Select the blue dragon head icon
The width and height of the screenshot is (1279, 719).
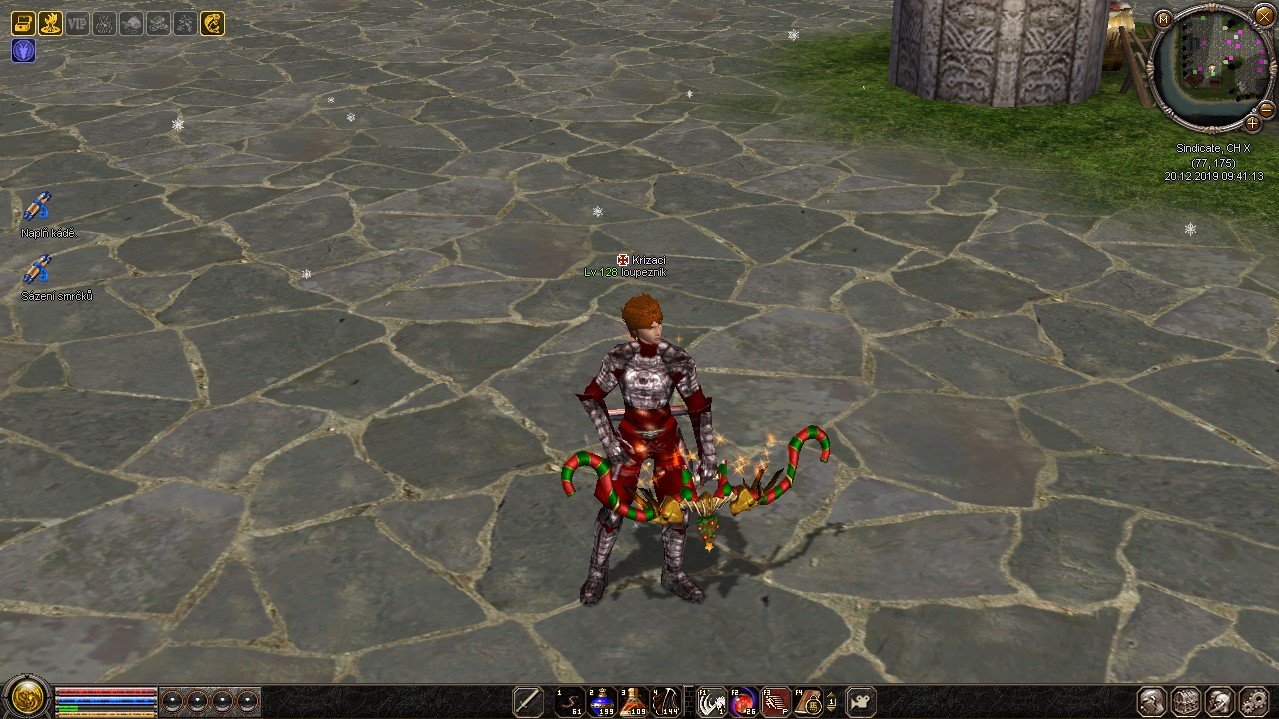point(23,51)
